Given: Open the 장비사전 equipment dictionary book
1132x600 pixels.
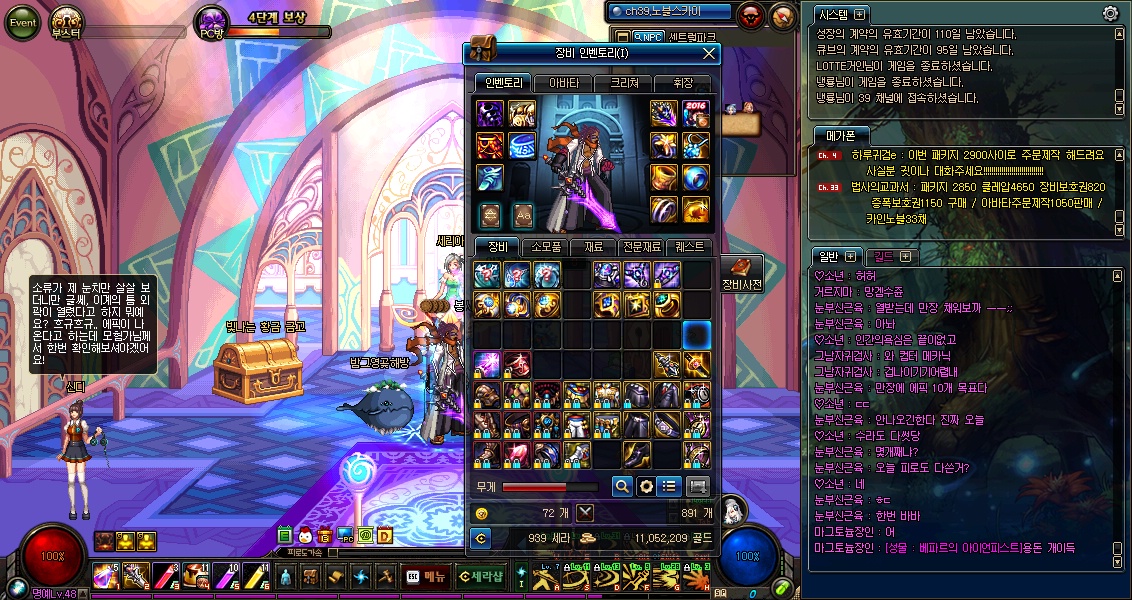Looking at the screenshot, I should tap(741, 271).
